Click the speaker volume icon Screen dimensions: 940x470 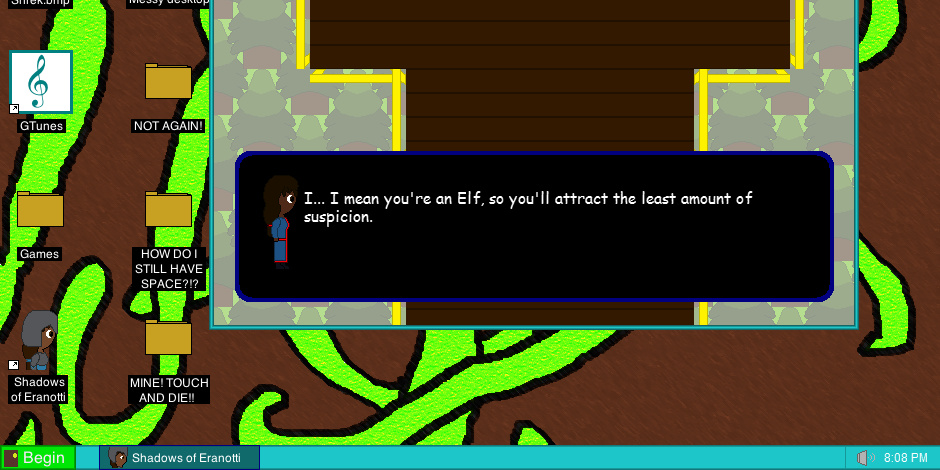(x=865, y=458)
